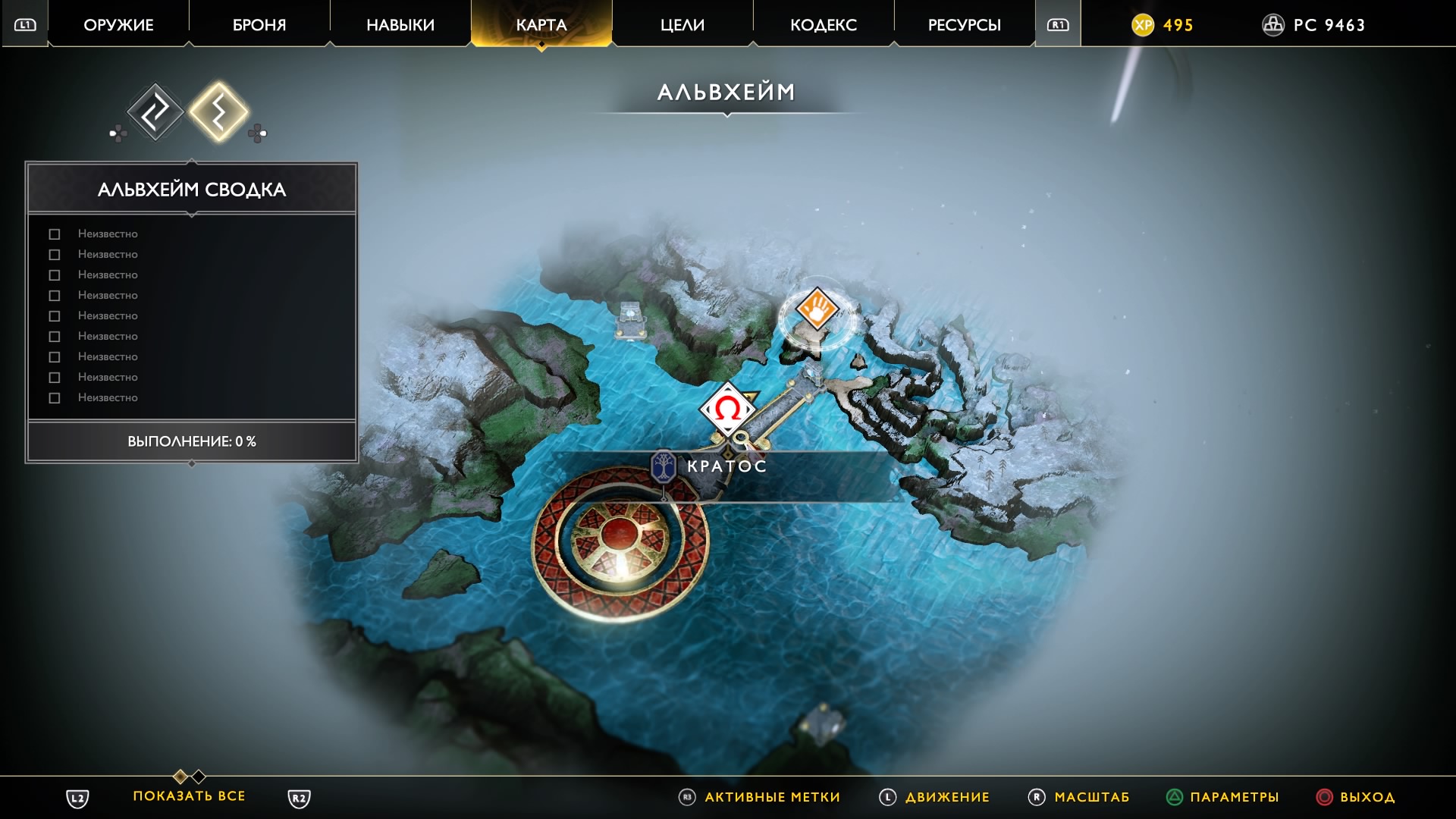The height and width of the screenshot is (819, 1456).
Task: Open the АЛЬВХЕЙМ СВОДКА panel header
Action: pyautogui.click(x=192, y=189)
